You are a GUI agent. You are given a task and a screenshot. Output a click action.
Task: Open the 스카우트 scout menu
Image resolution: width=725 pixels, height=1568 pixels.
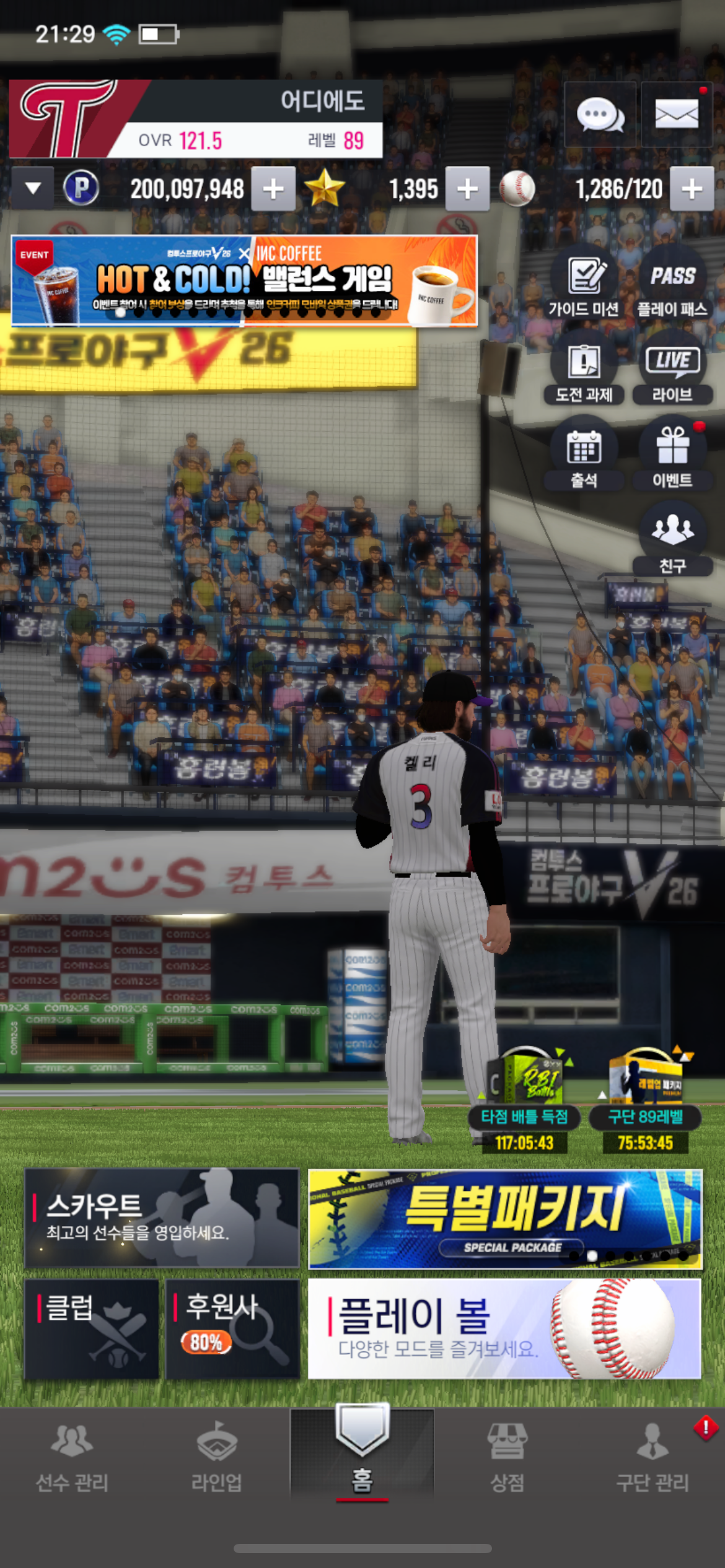pyautogui.click(x=162, y=1217)
